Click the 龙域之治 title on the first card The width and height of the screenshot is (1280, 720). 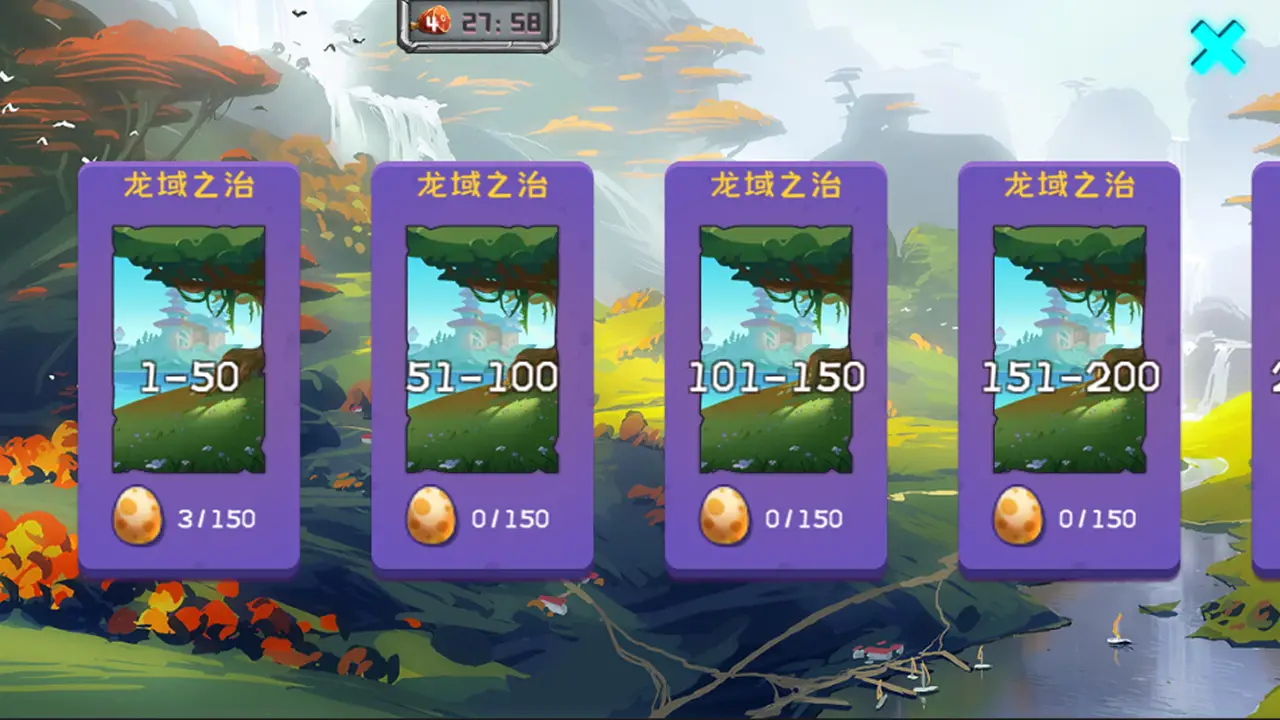tap(191, 183)
